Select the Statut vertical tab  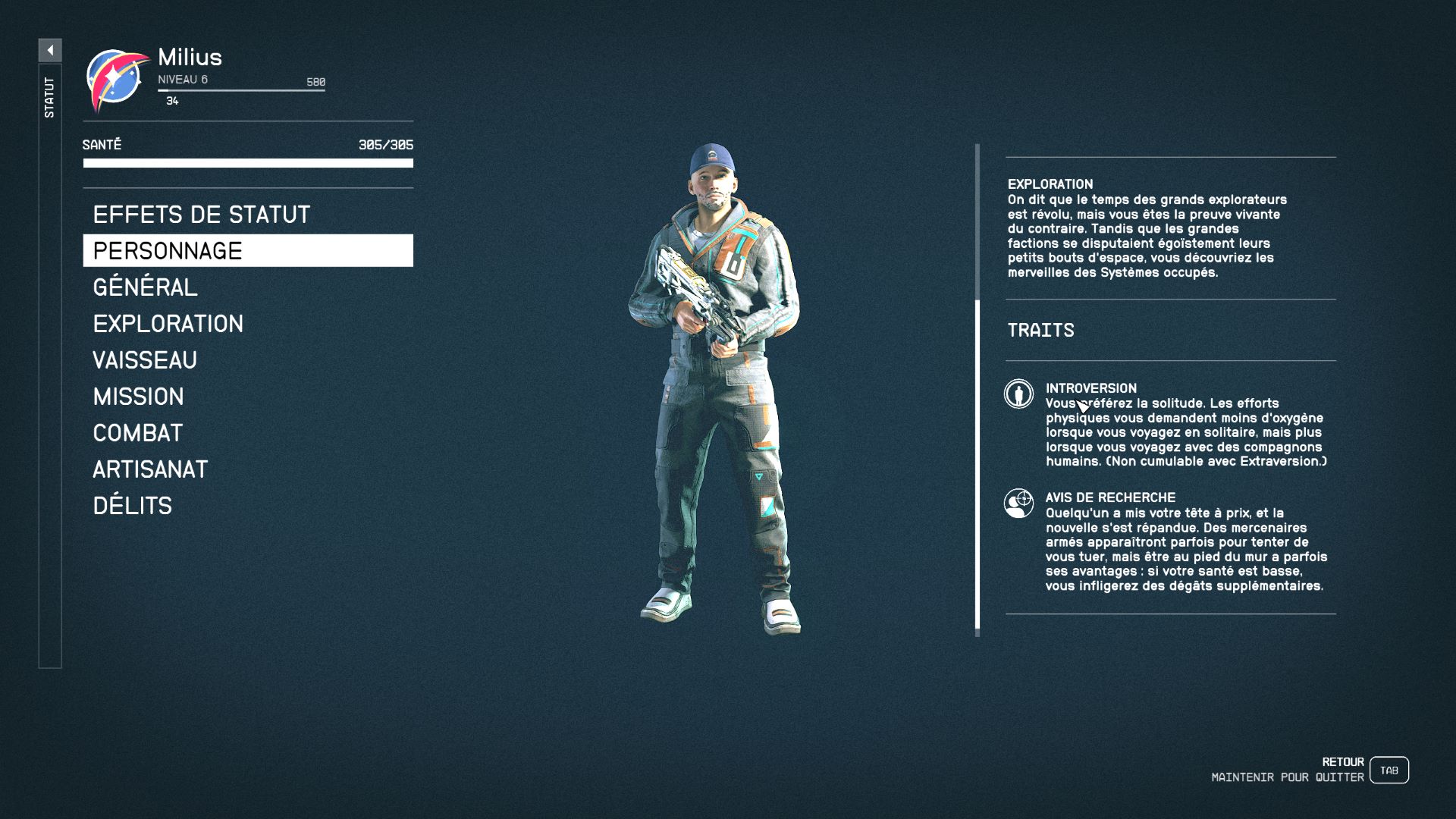50,98
